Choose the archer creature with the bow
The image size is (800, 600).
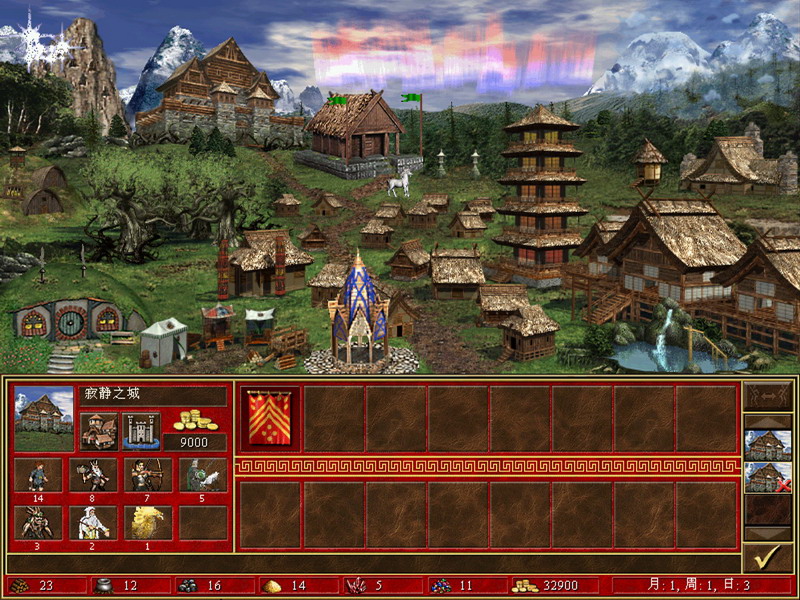148,474
